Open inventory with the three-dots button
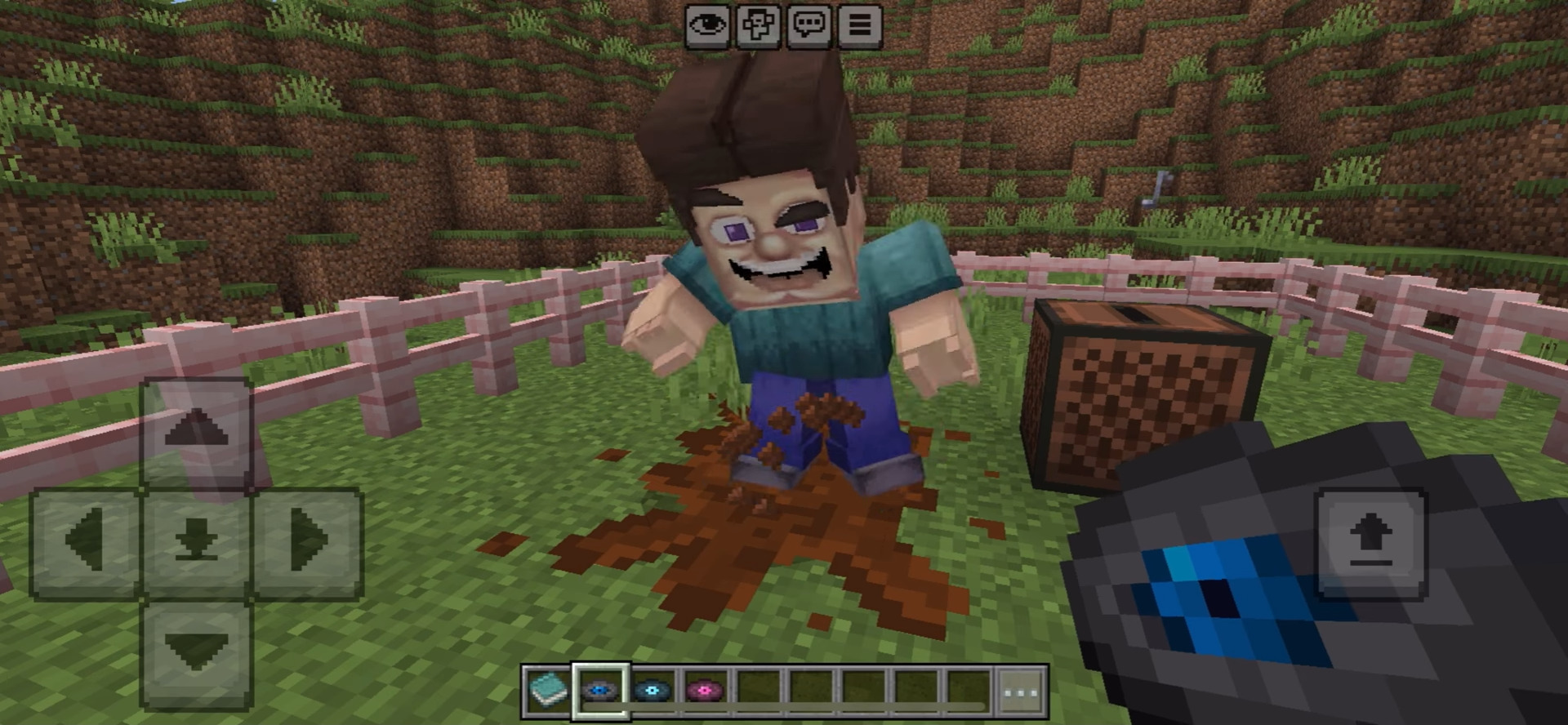The image size is (1568, 725). 1021,692
